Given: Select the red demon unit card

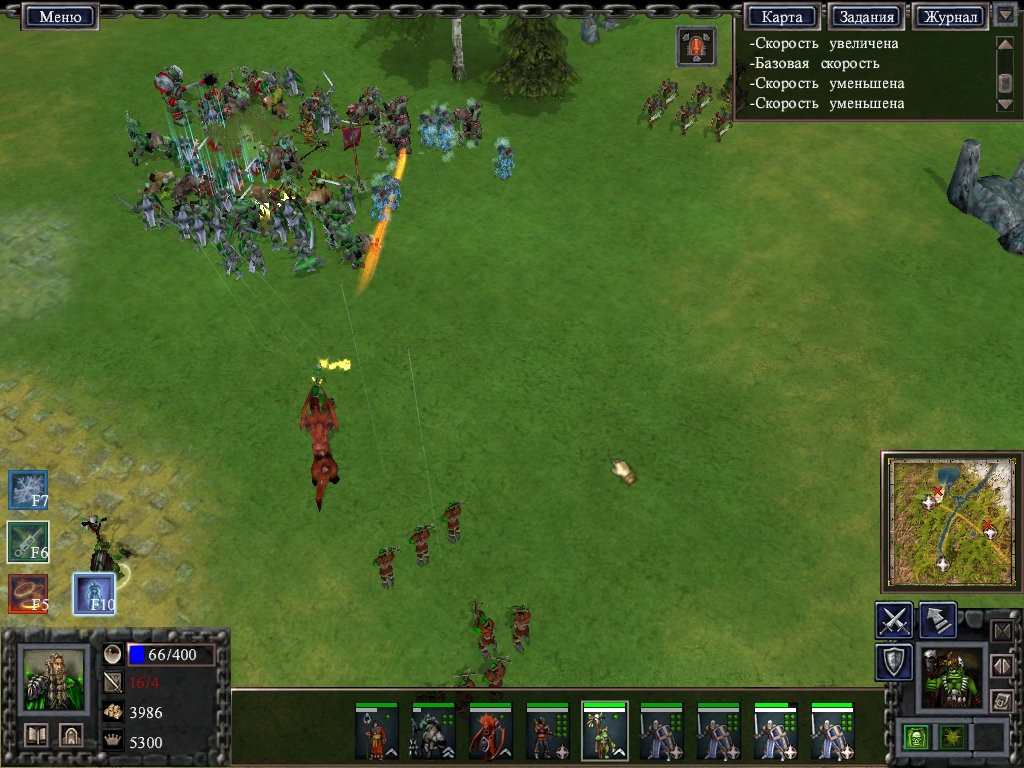Looking at the screenshot, I should (491, 732).
